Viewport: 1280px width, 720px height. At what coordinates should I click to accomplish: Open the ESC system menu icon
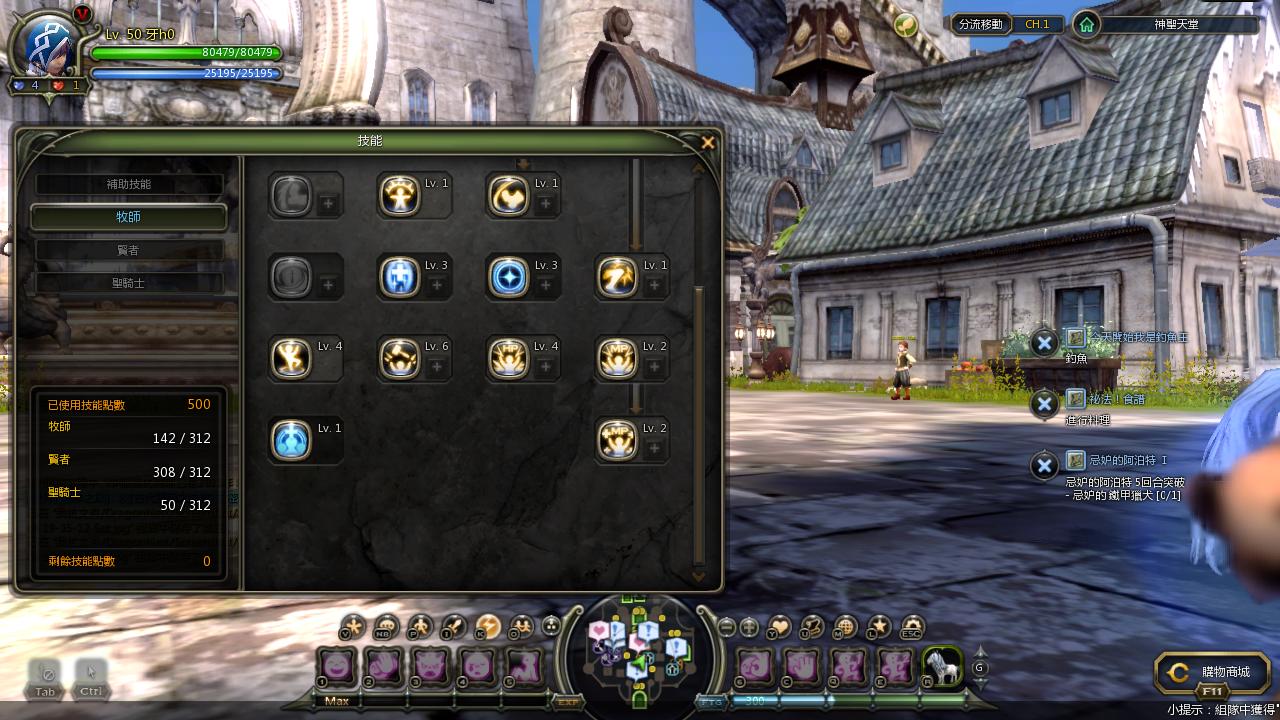pyautogui.click(x=911, y=627)
